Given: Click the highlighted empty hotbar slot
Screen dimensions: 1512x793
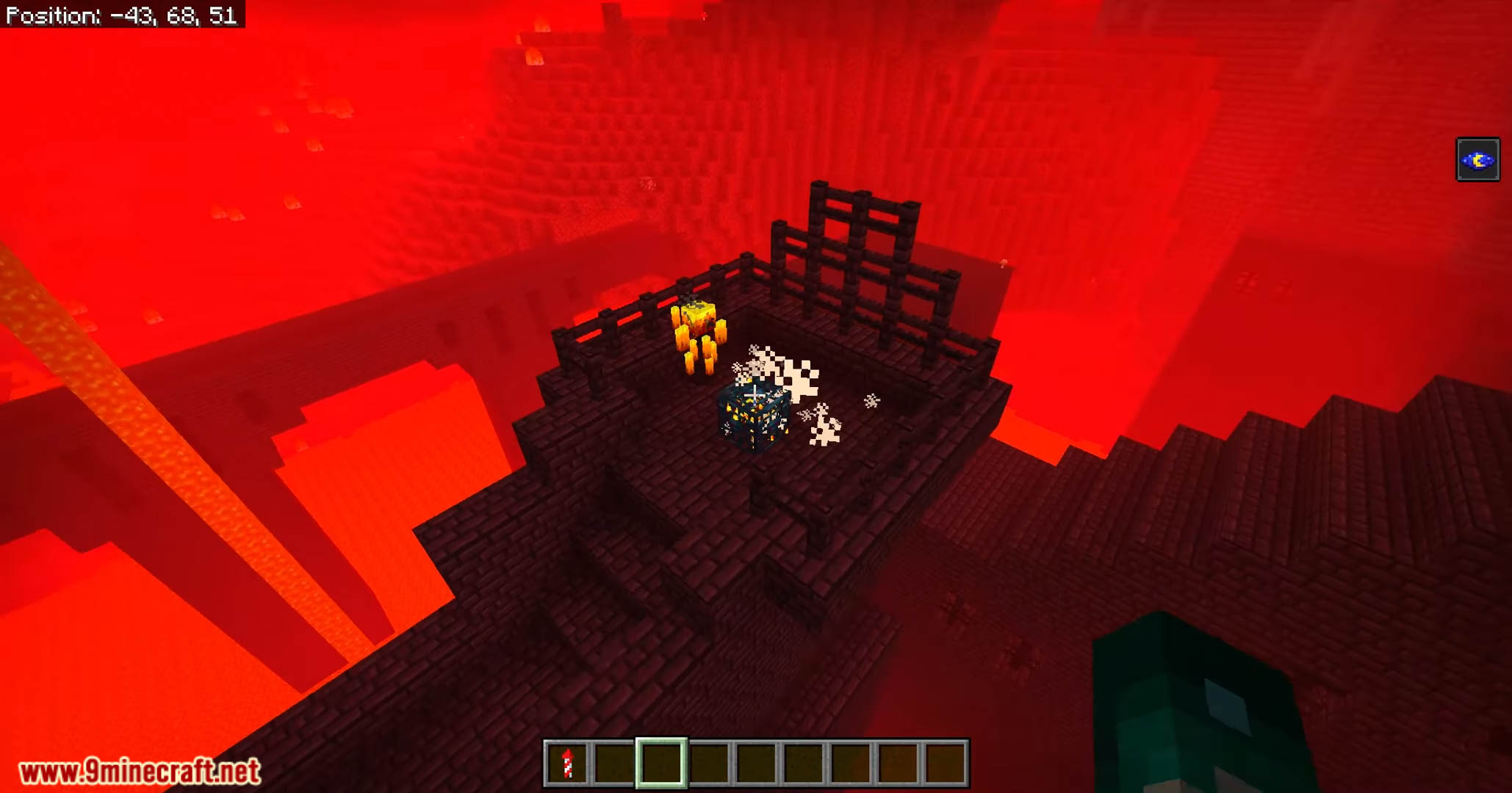Looking at the screenshot, I should pos(660,764).
